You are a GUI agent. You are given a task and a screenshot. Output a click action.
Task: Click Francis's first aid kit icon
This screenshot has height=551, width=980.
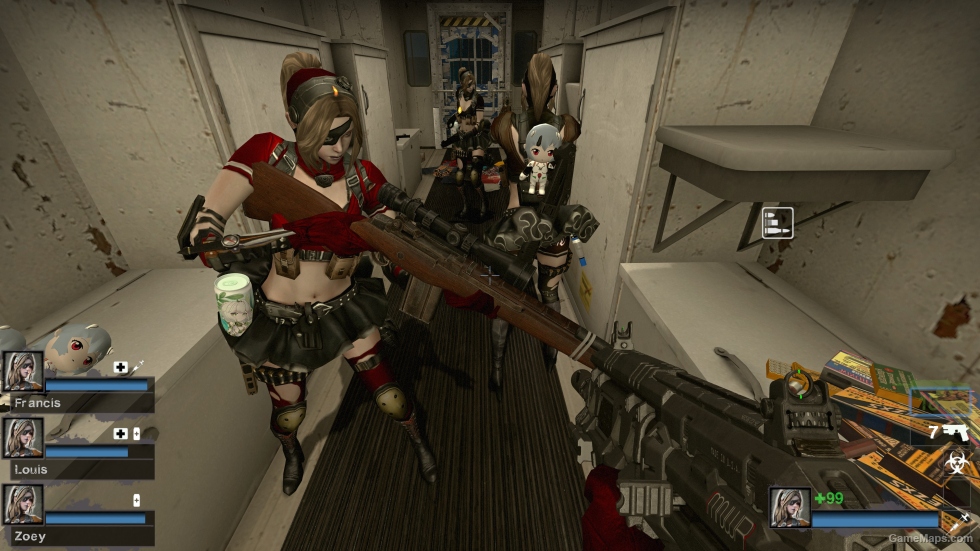pos(121,367)
